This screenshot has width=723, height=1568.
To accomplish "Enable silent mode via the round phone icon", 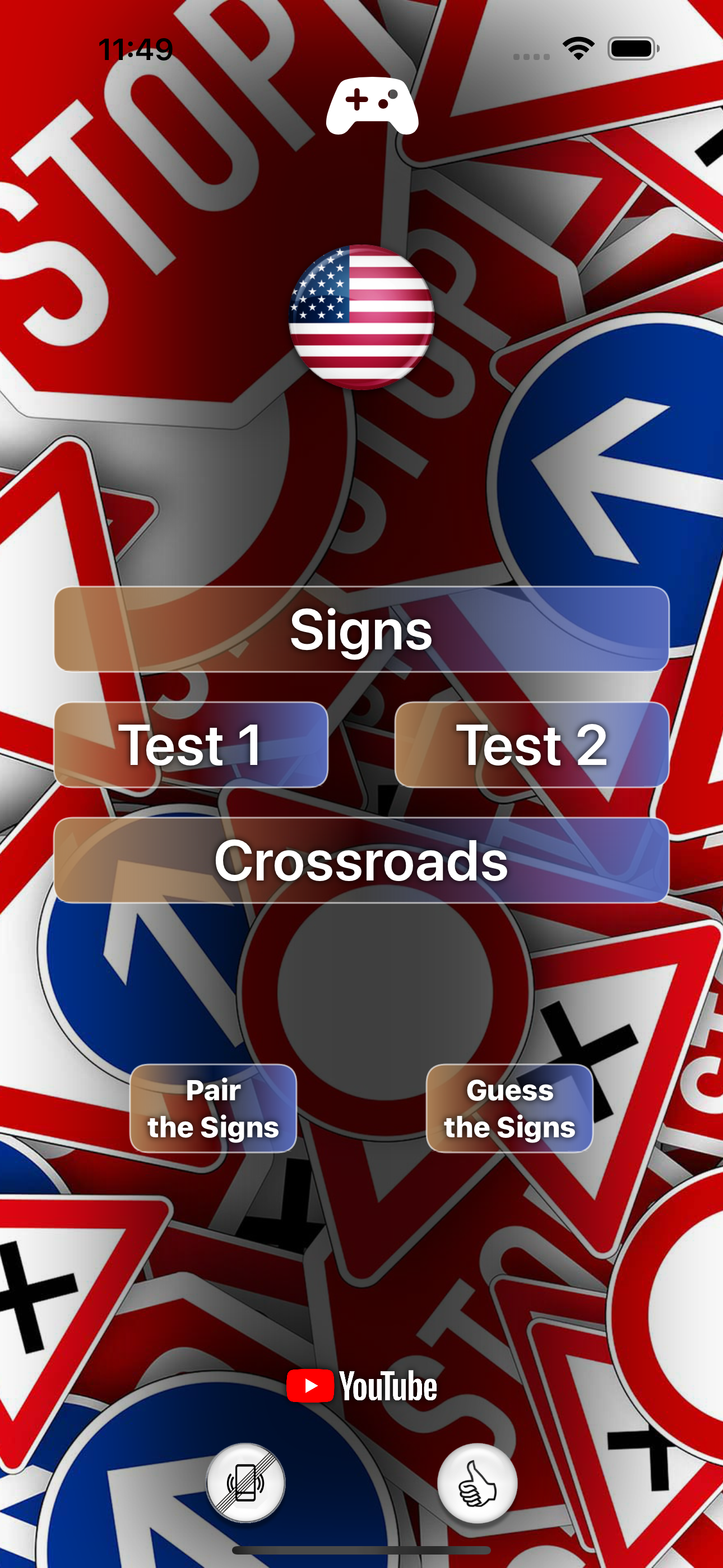I will tap(245, 1484).
